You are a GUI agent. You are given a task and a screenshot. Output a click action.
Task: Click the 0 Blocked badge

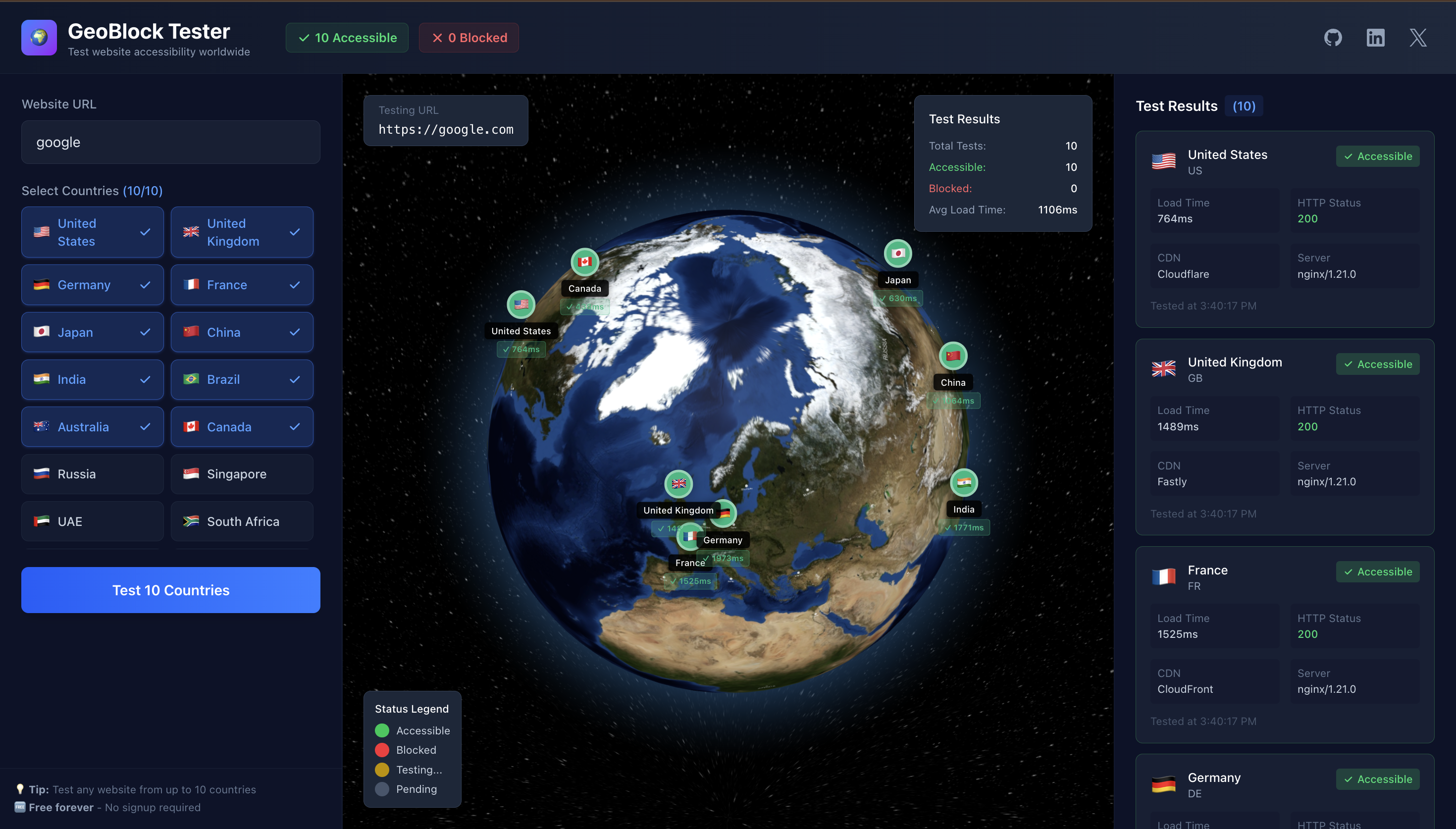[x=468, y=38]
